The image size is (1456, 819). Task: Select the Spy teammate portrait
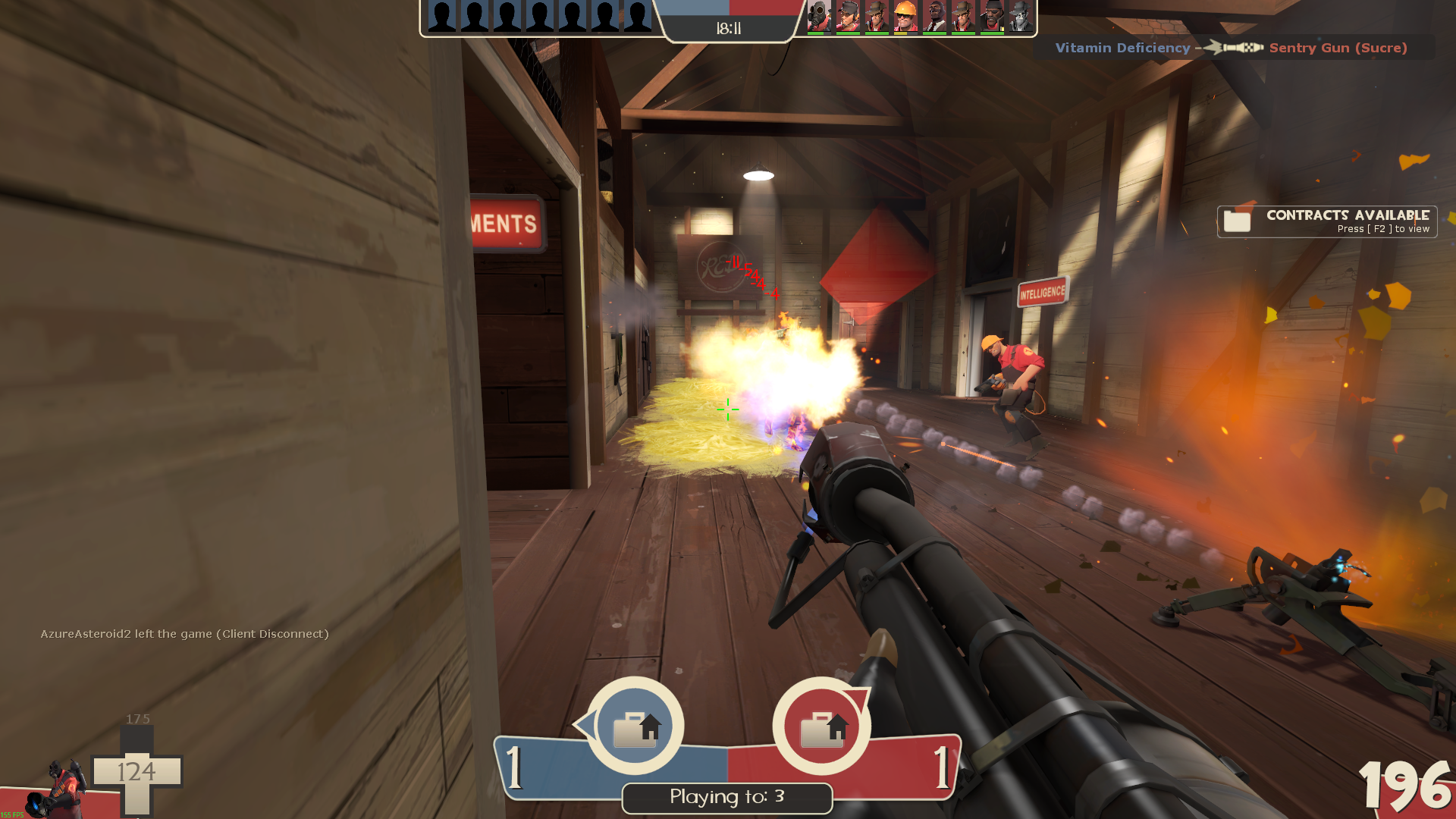pos(934,17)
